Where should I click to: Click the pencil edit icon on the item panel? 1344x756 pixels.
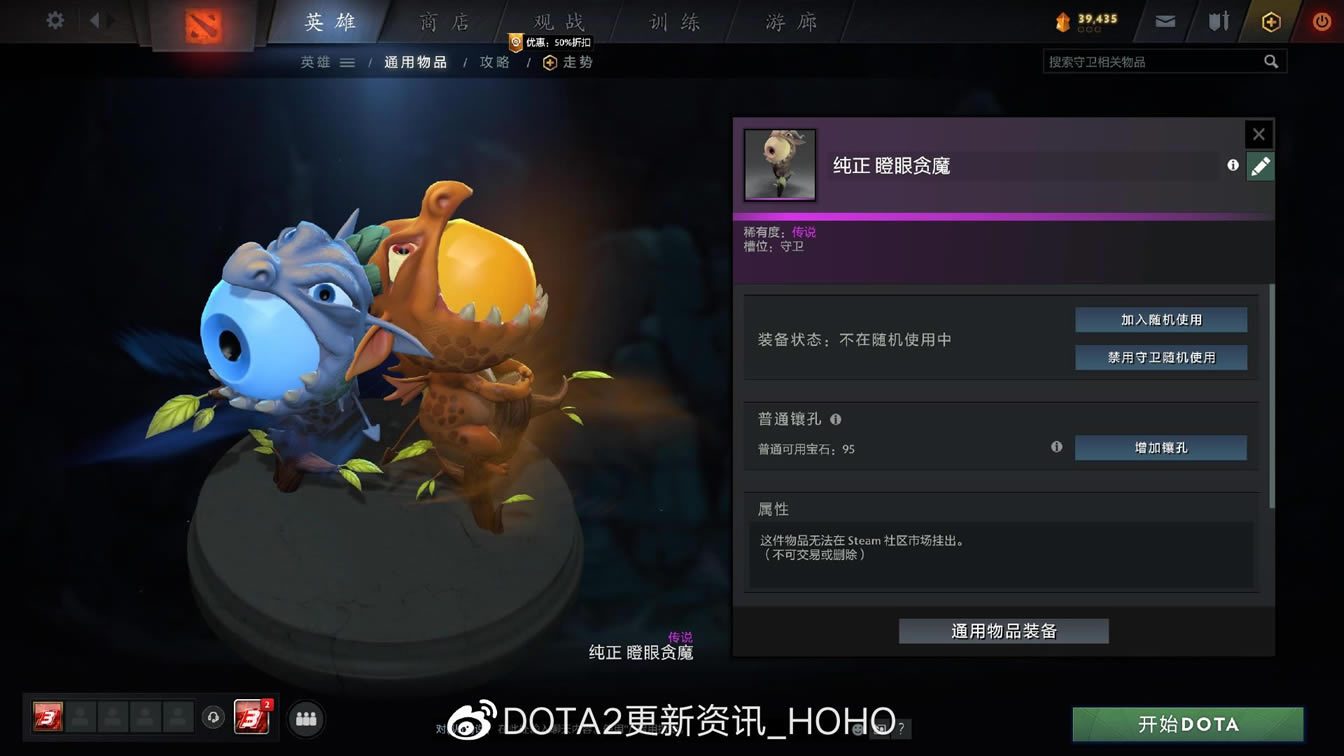(1260, 167)
